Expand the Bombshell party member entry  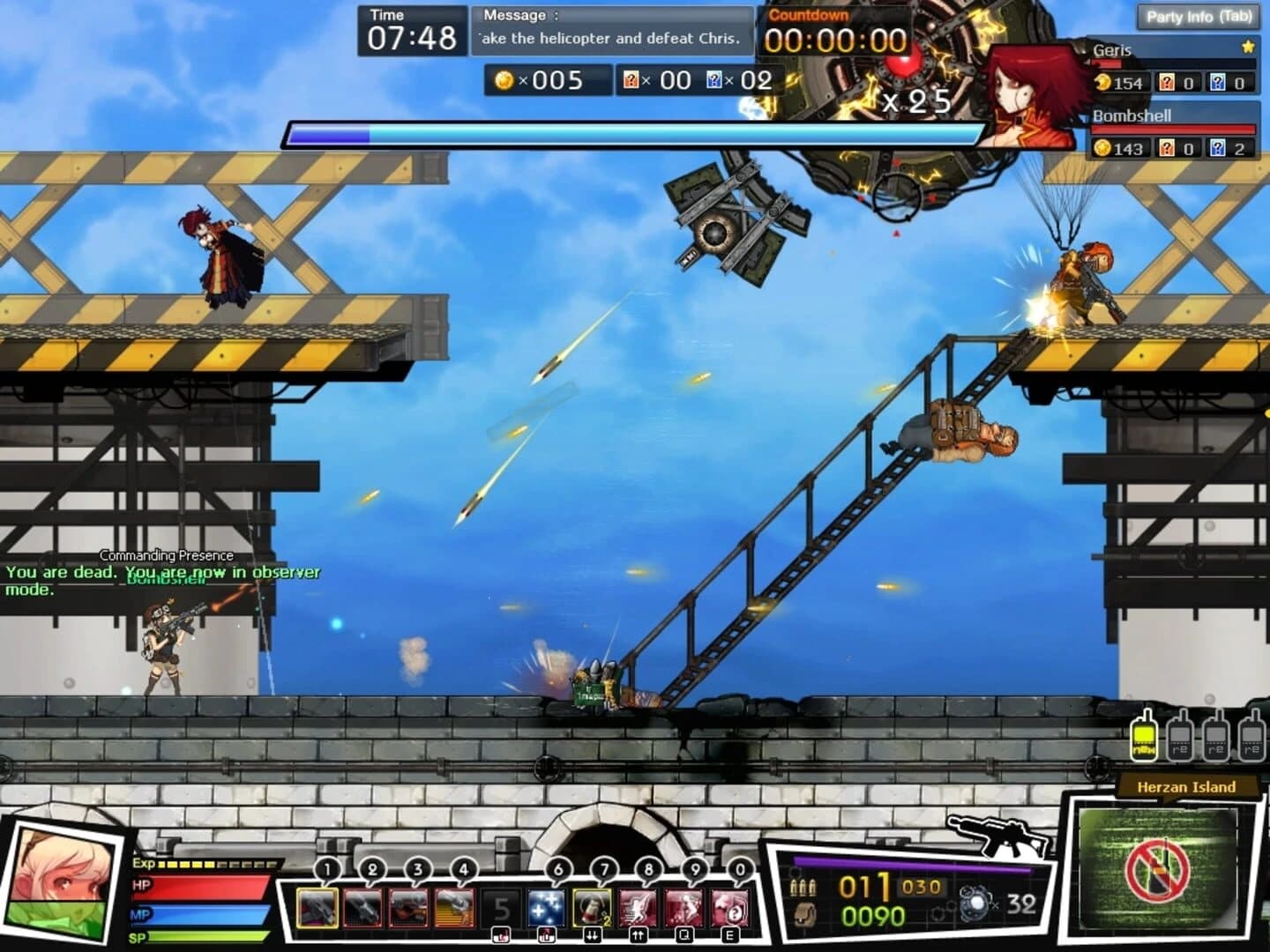click(x=1132, y=115)
